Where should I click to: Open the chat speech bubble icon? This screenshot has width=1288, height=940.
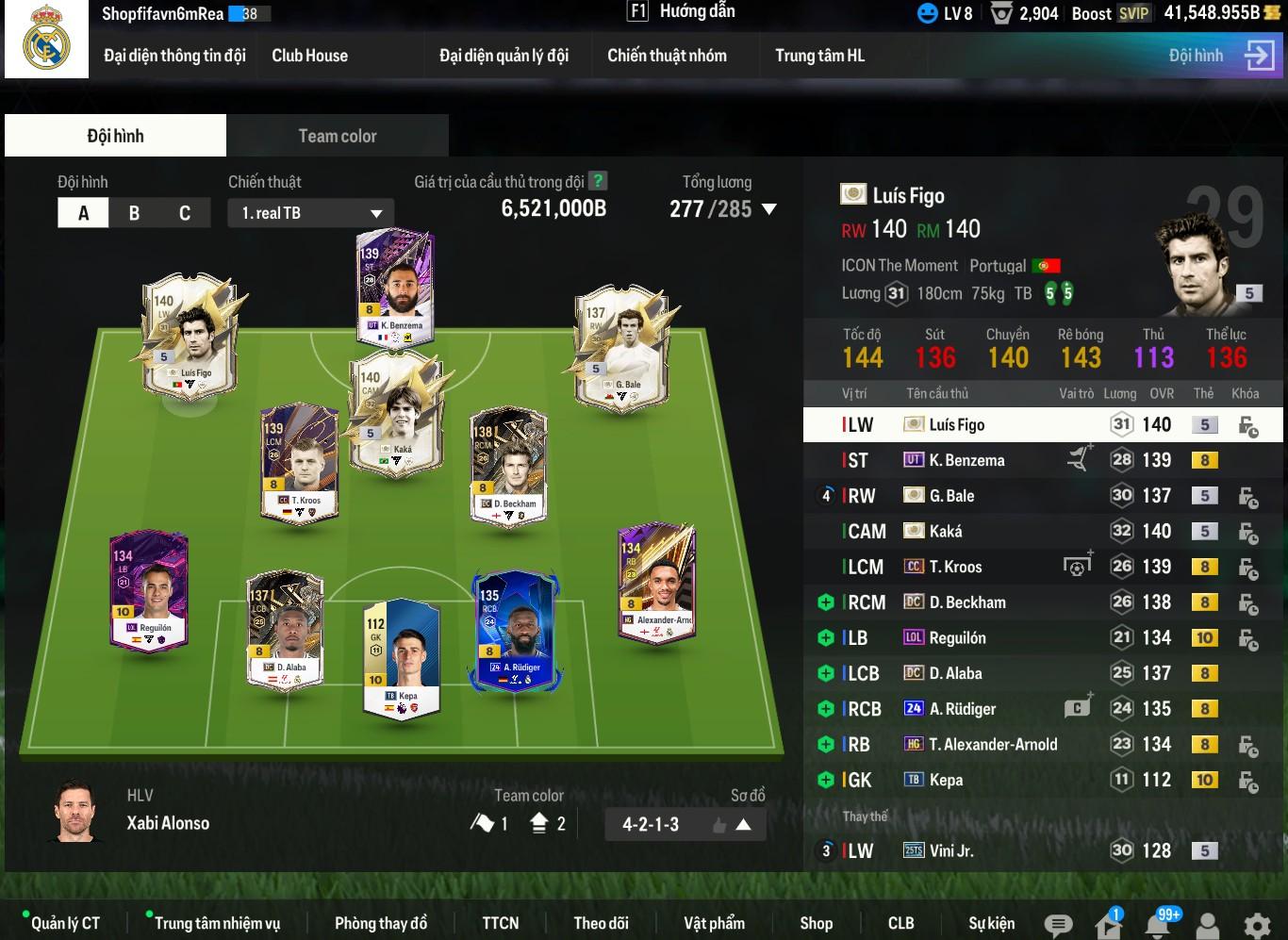pyautogui.click(x=1058, y=925)
